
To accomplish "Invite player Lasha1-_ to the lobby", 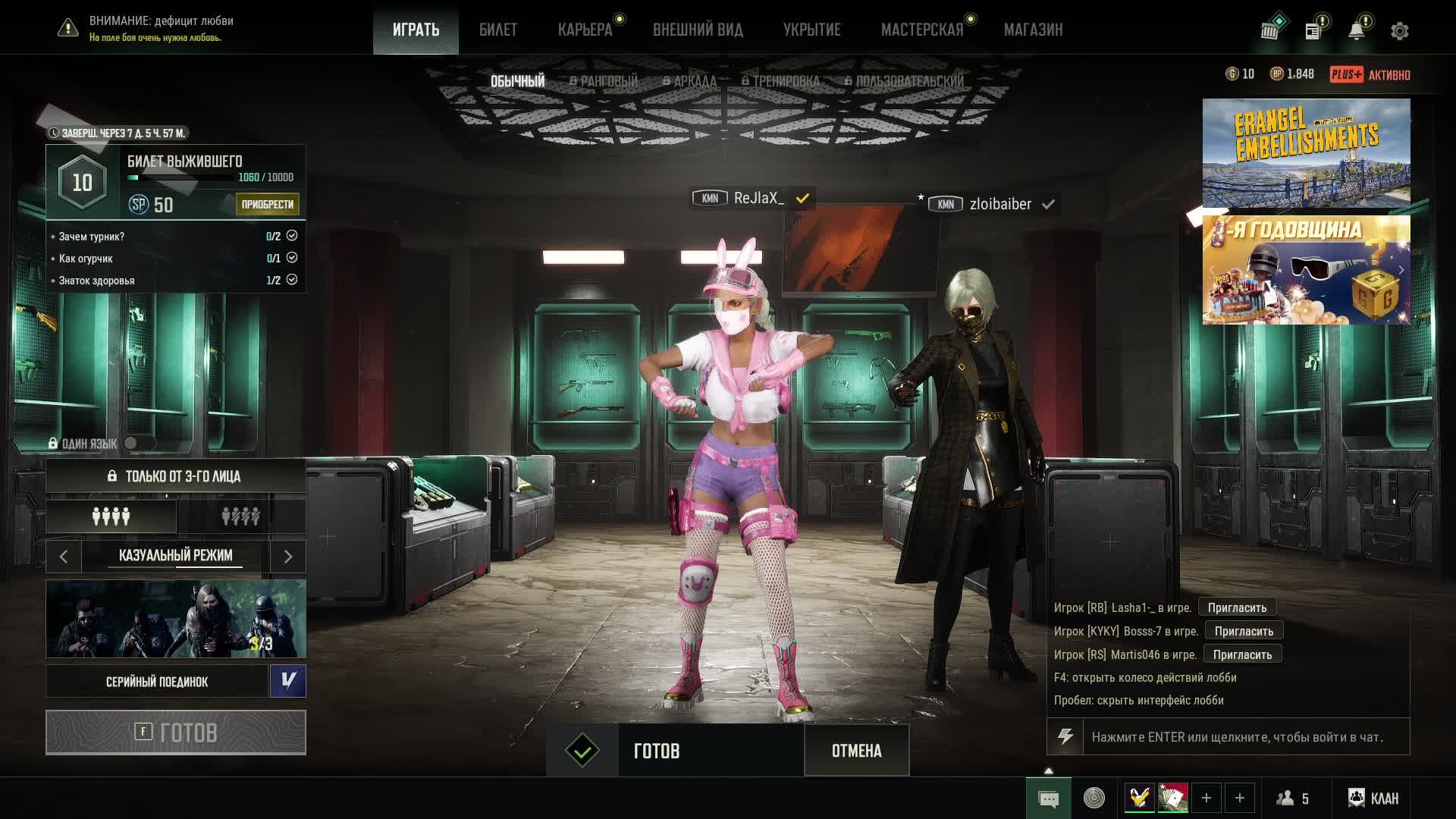I will coord(1237,607).
